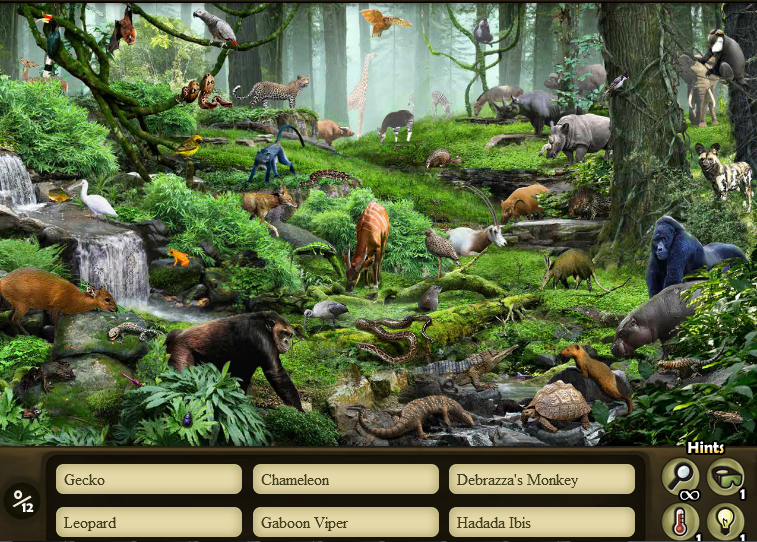Choose the Hadada Ibis entry

pos(542,522)
